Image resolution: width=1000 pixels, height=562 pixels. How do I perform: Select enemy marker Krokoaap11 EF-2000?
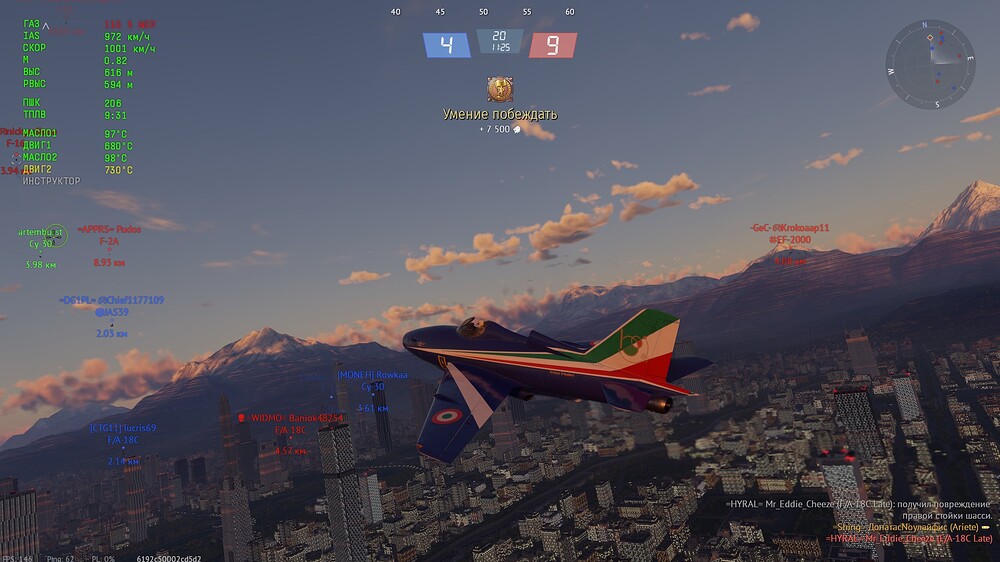(x=789, y=238)
